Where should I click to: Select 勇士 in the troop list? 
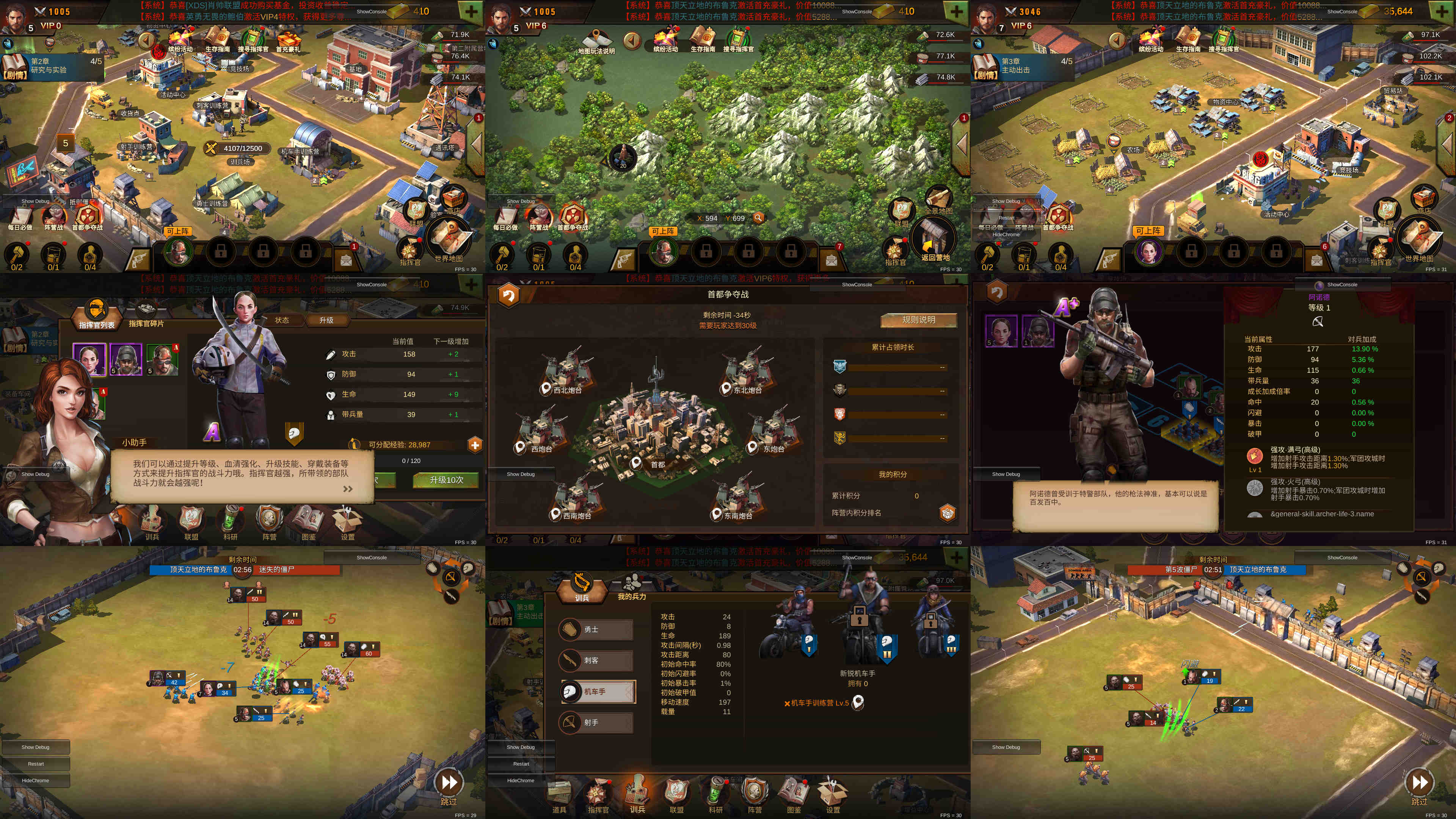[597, 630]
